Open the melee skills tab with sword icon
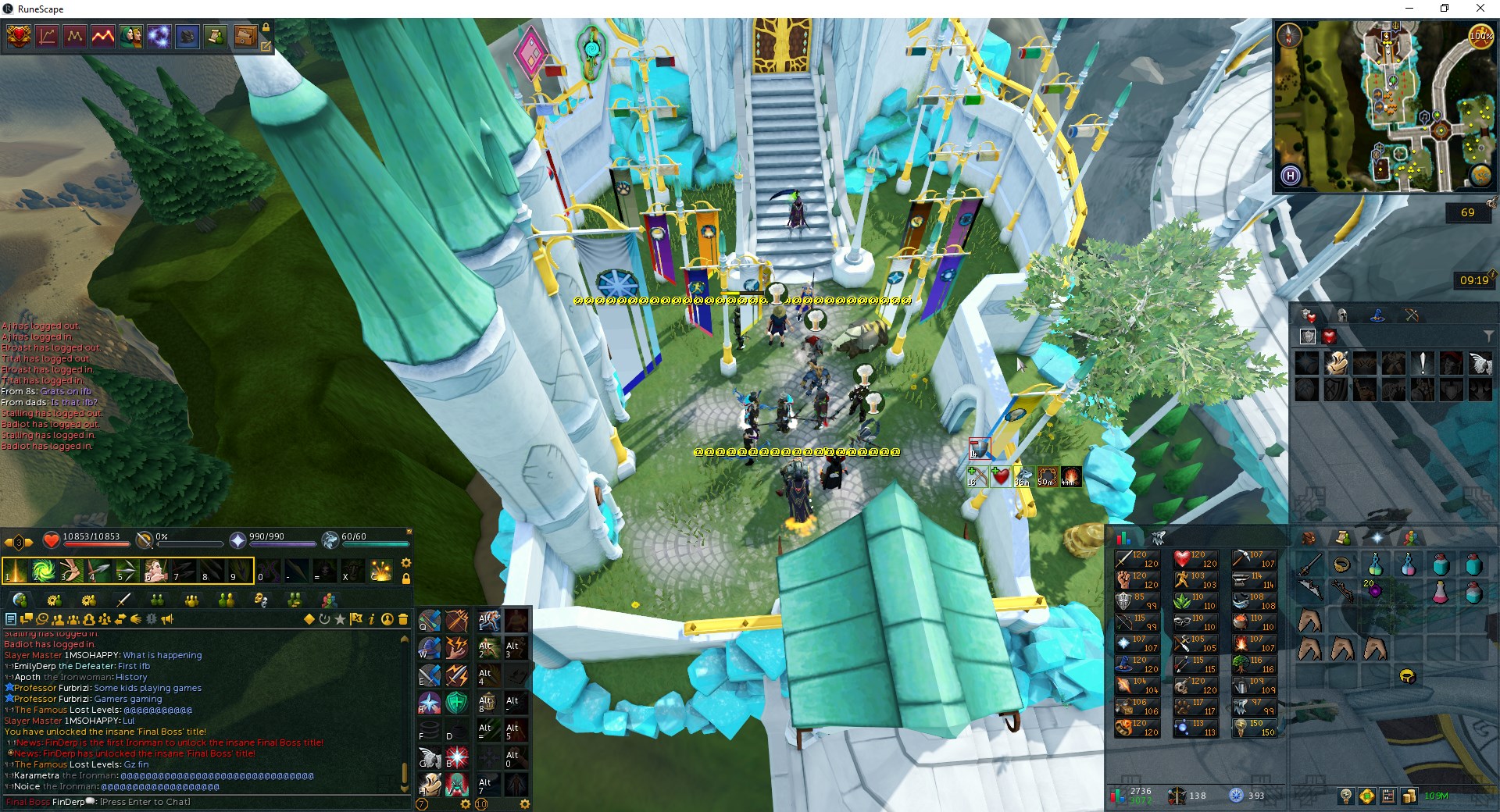The image size is (1500, 812). (123, 600)
